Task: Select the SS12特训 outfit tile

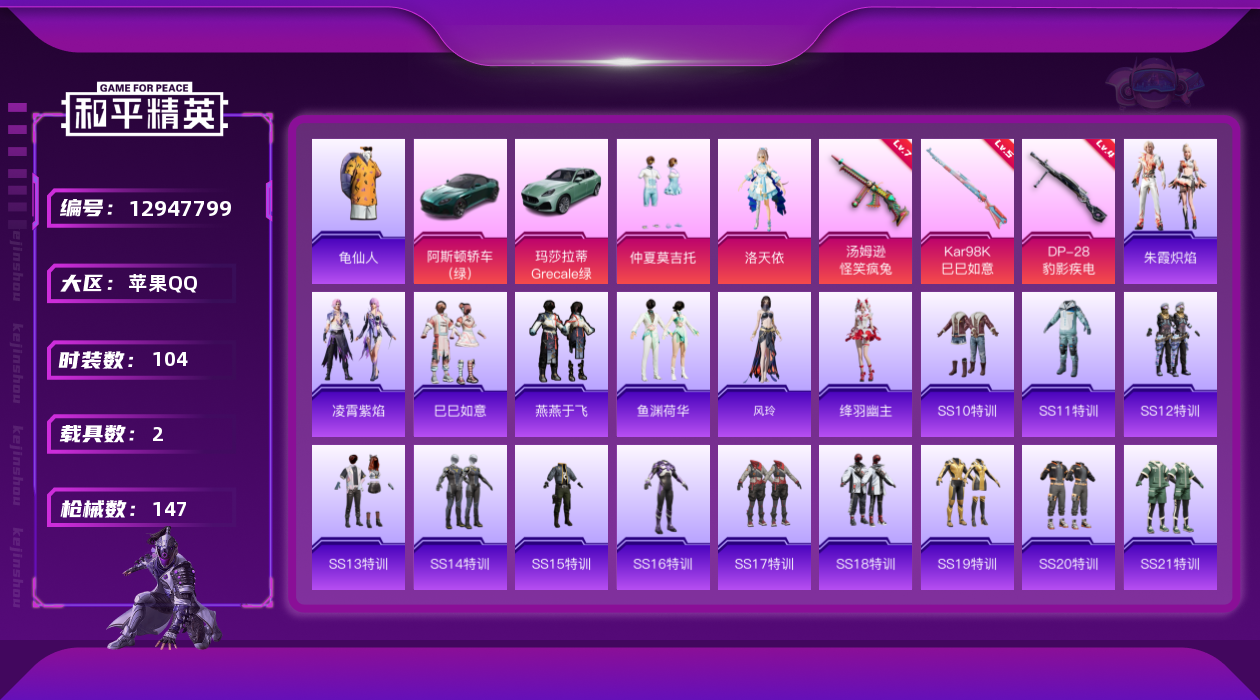Action: click(x=1170, y=364)
